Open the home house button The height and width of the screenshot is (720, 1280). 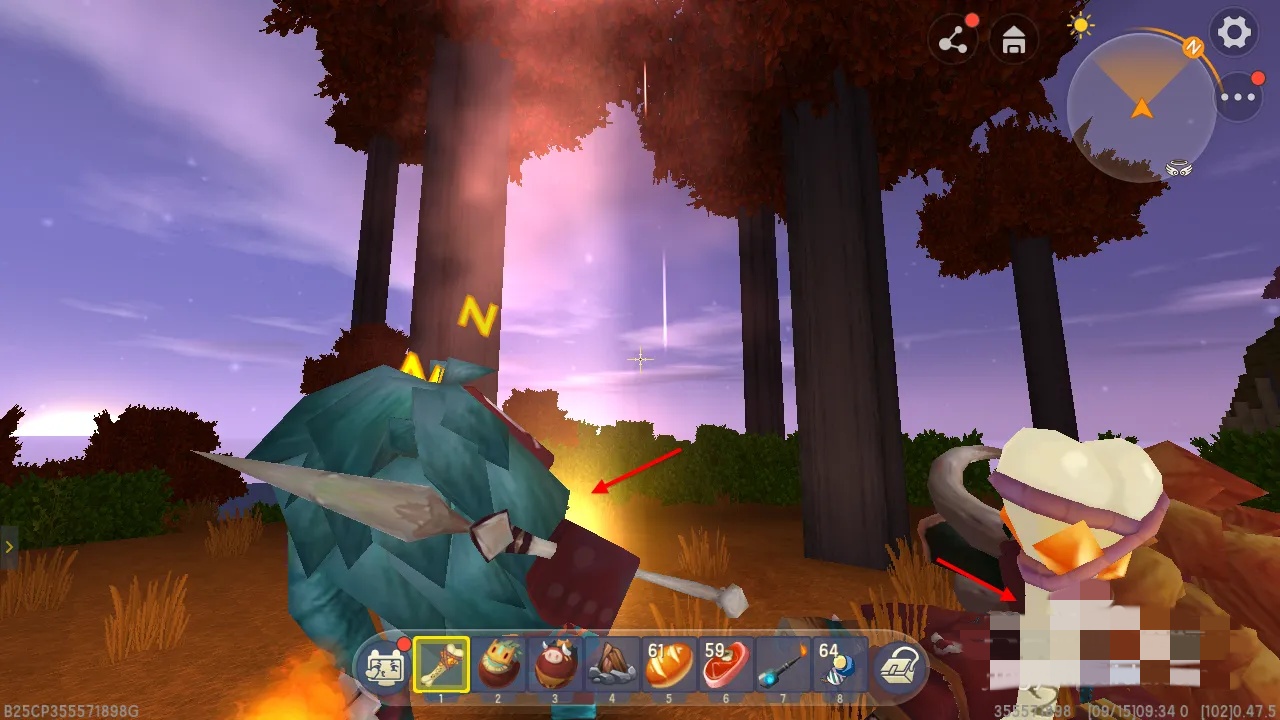point(1014,41)
